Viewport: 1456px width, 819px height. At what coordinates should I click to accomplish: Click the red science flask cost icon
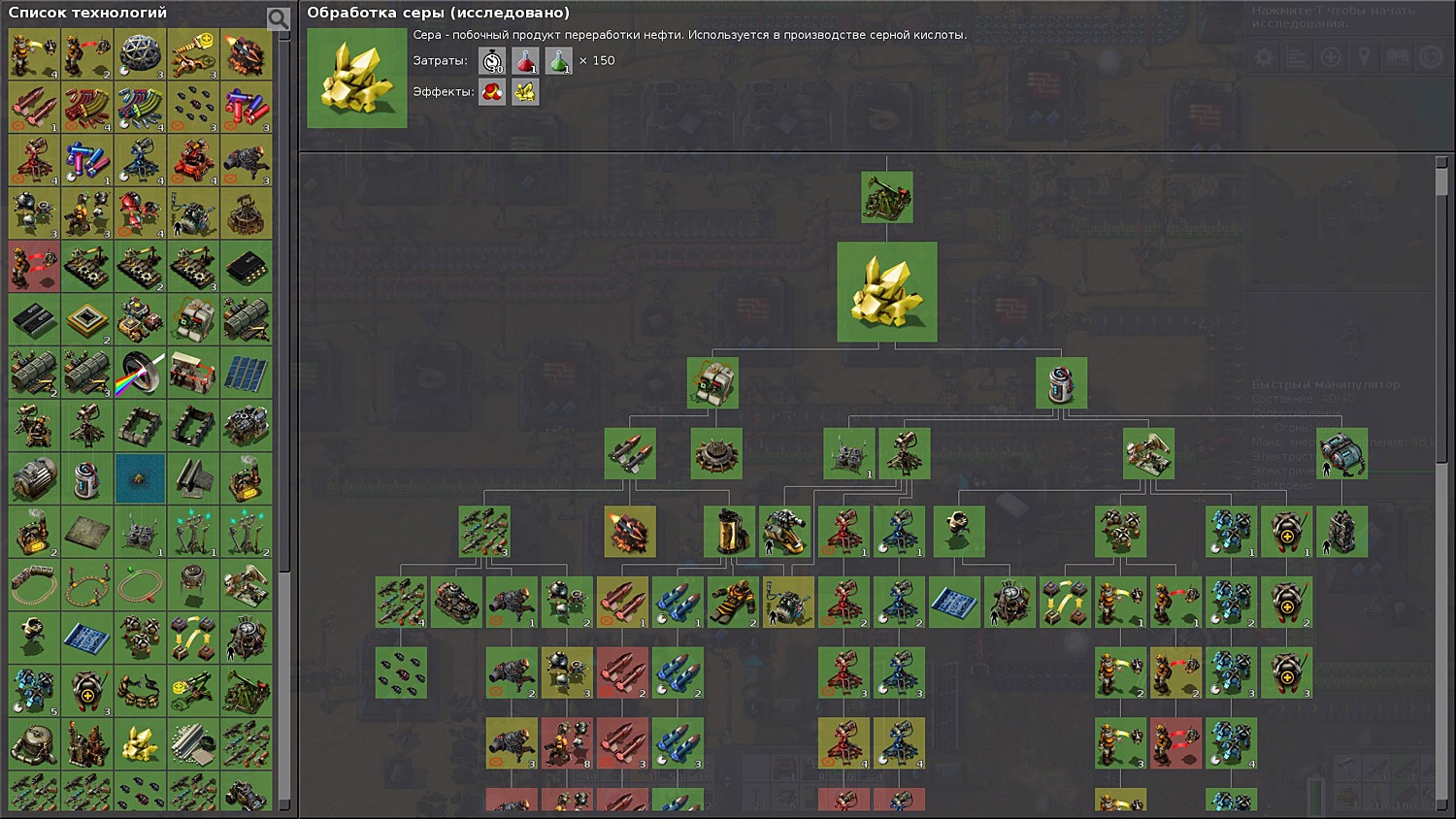click(x=525, y=60)
